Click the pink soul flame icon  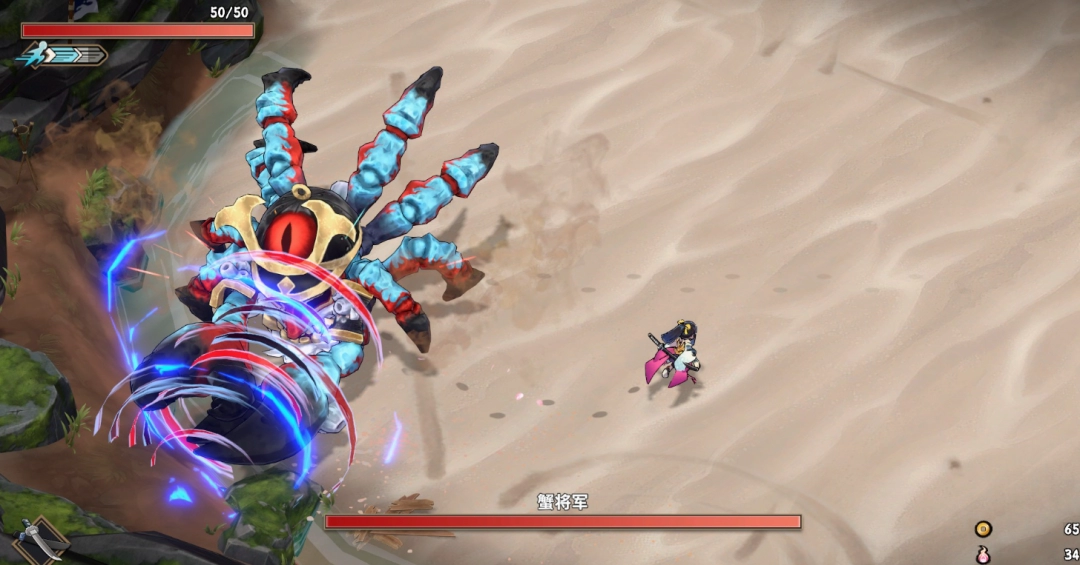point(984,555)
